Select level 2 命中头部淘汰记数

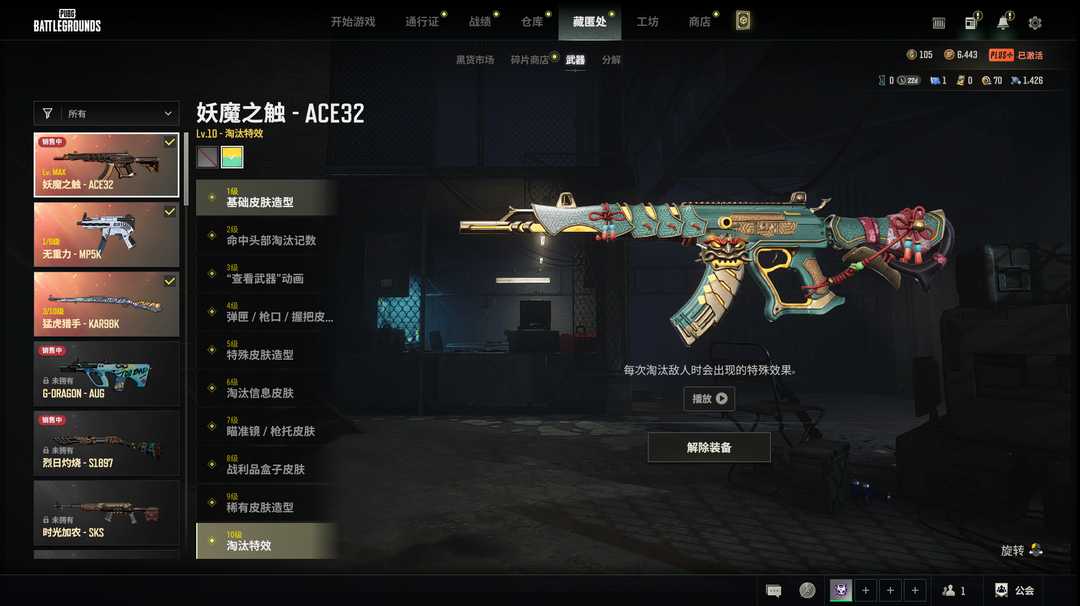pyautogui.click(x=268, y=236)
